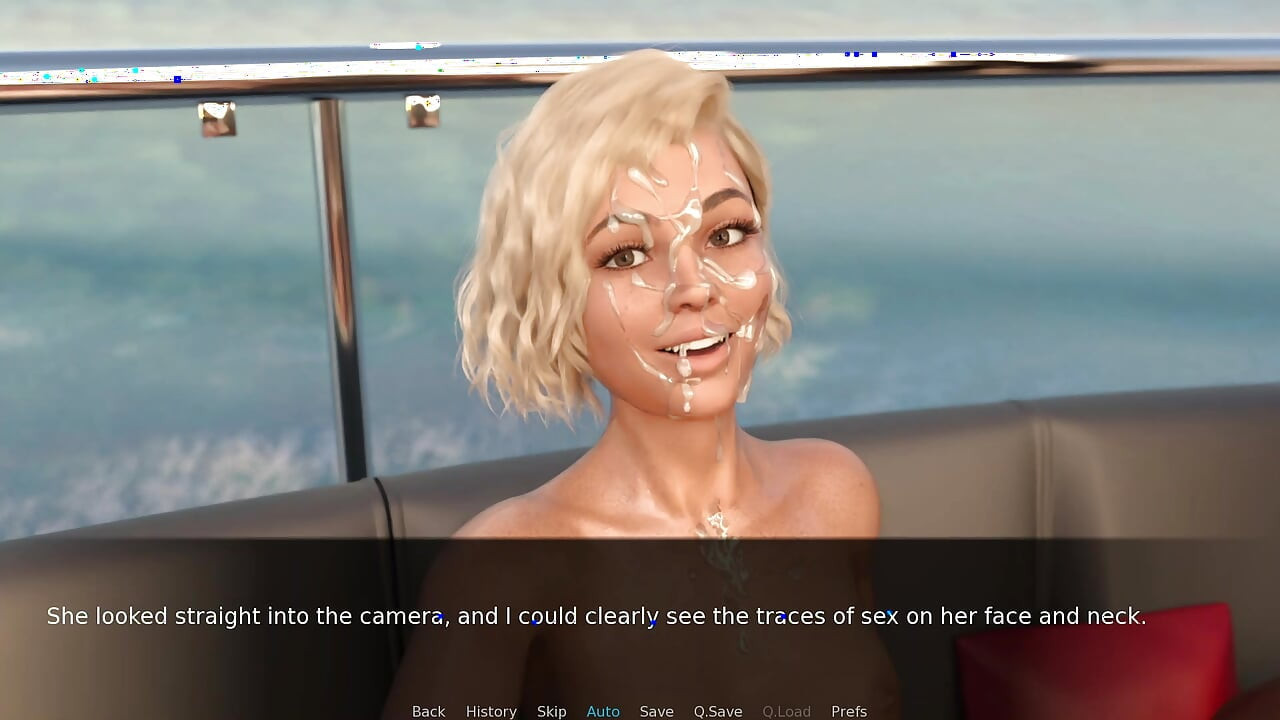Click Back to rewind to previous dialogue
The image size is (1280, 720).
point(428,711)
